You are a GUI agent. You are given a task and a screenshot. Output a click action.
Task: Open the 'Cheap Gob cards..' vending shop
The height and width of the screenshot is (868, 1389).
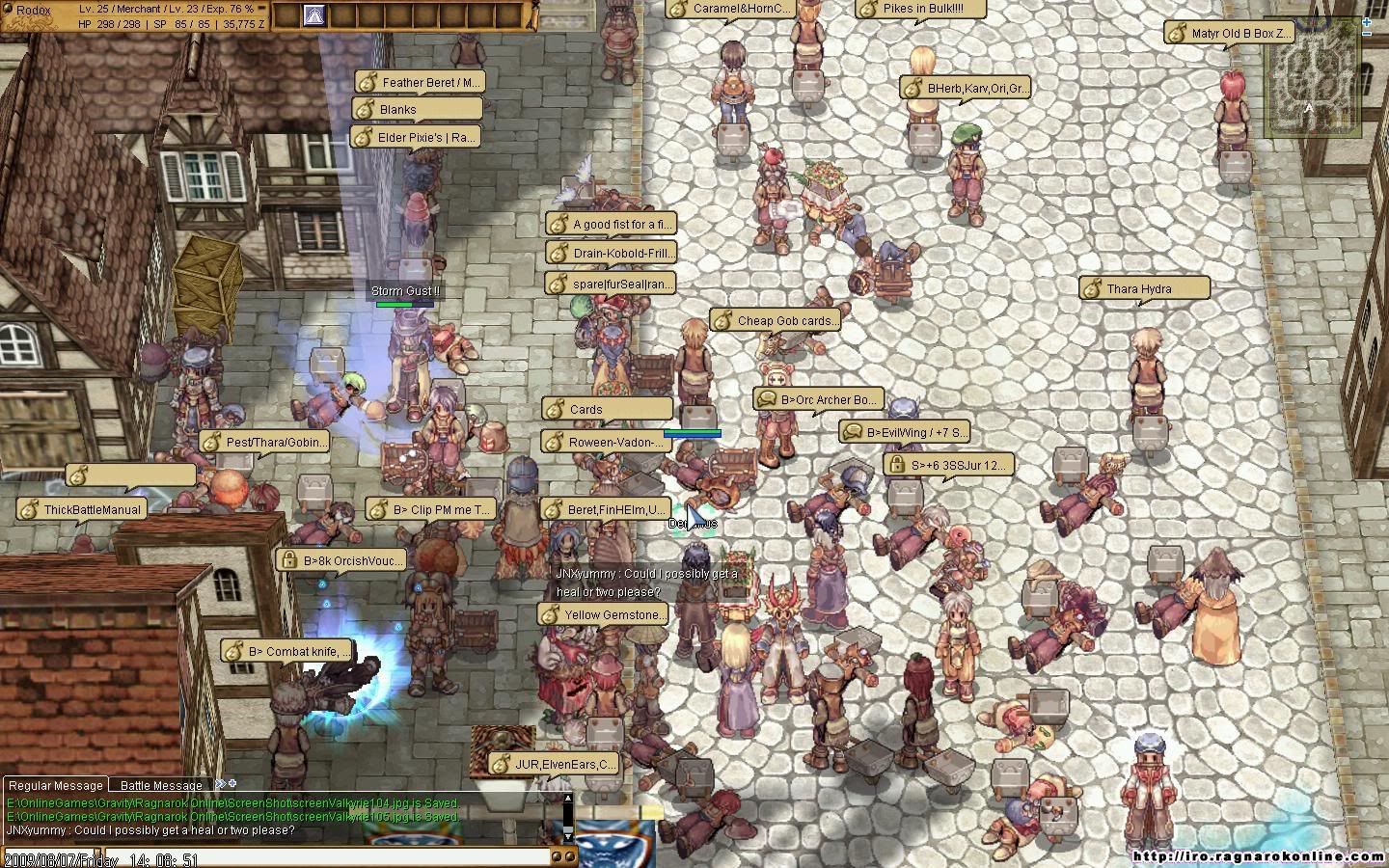[x=776, y=320]
